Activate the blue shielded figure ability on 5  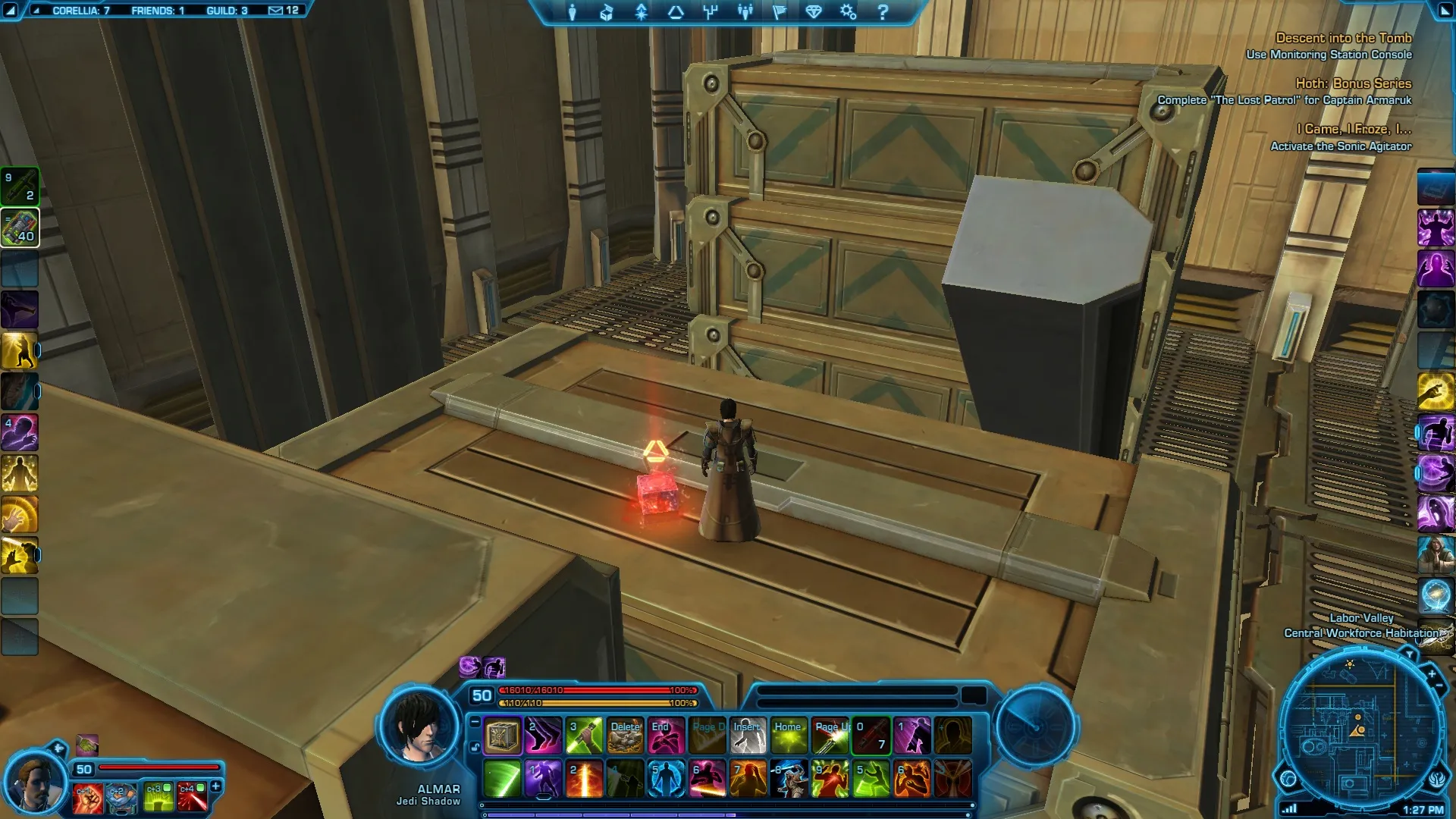click(666, 780)
